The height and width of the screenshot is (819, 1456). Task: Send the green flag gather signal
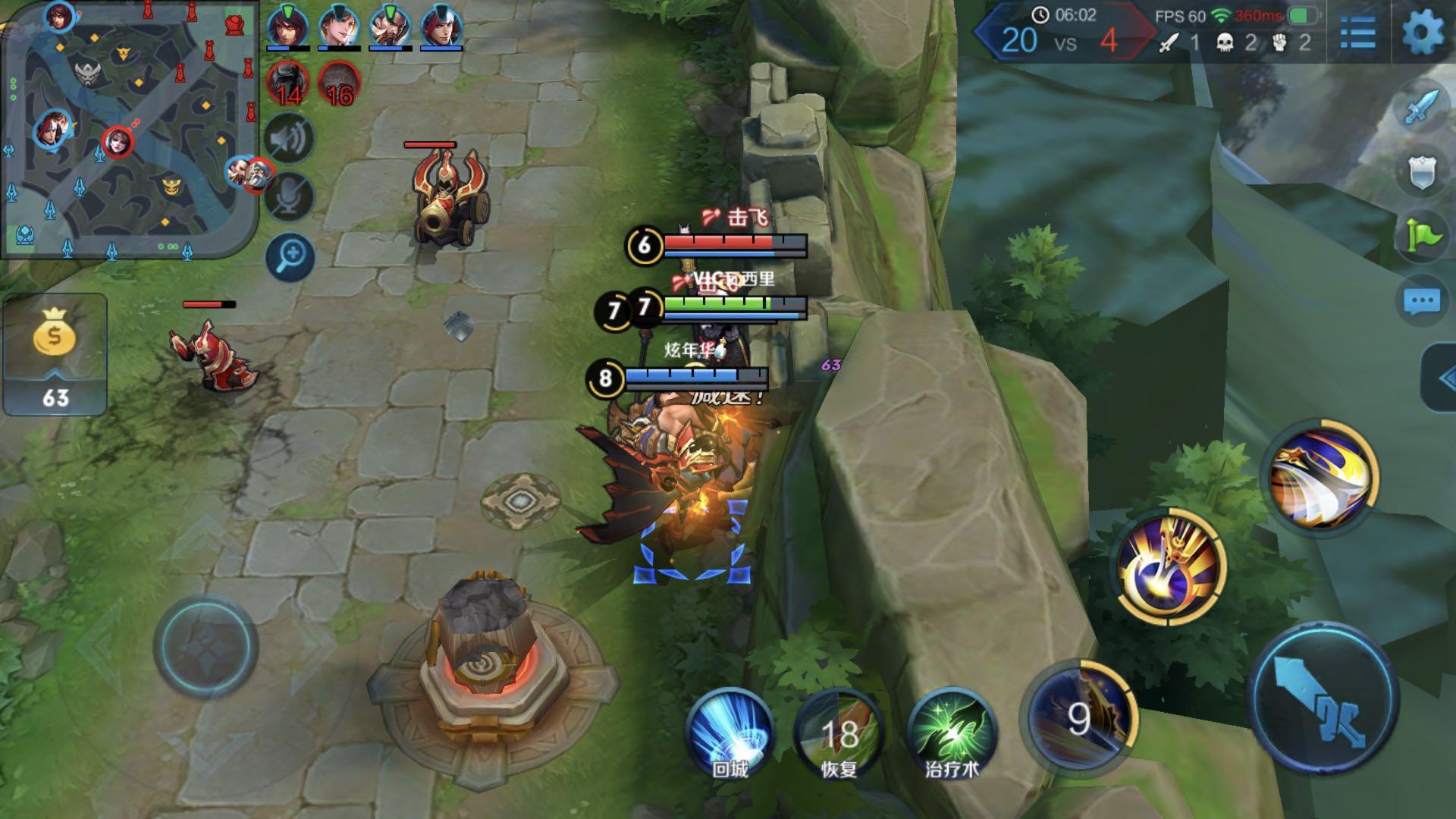click(x=1421, y=237)
